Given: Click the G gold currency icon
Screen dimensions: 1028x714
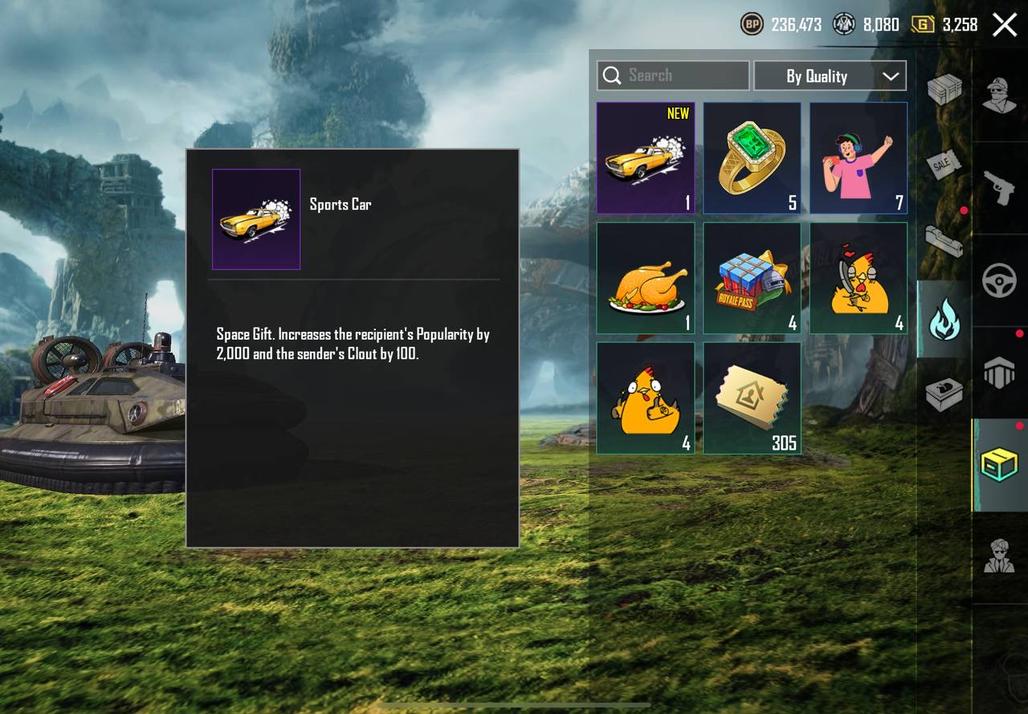Looking at the screenshot, I should pyautogui.click(x=923, y=25).
